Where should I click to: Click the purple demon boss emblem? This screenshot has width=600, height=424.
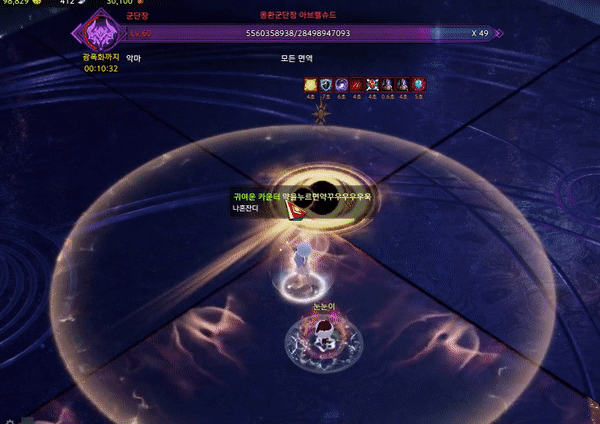coord(99,36)
